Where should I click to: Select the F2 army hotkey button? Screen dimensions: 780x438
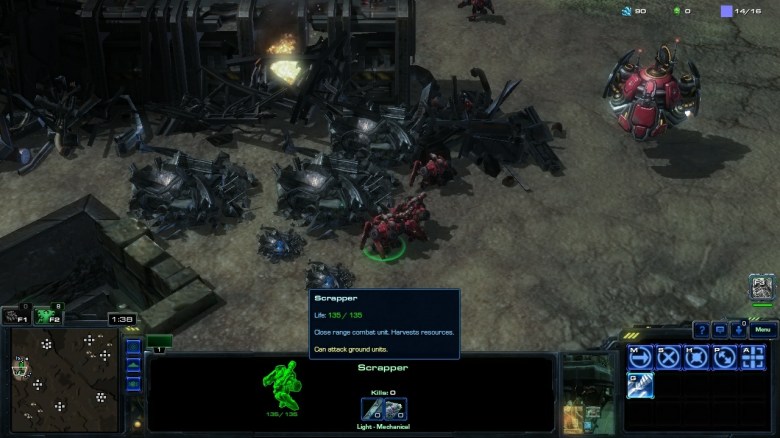pyautogui.click(x=47, y=316)
